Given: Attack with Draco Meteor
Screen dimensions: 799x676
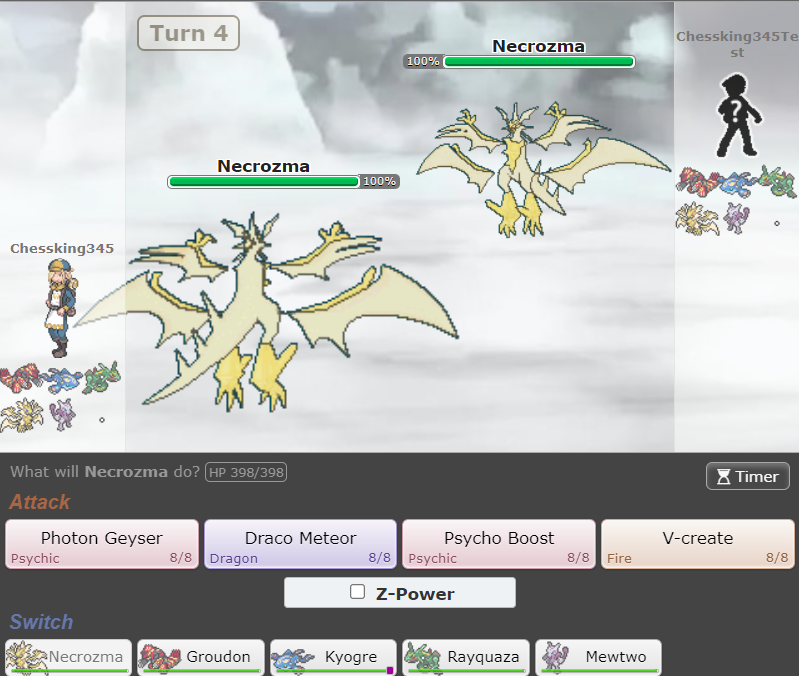Looking at the screenshot, I should click(300, 544).
